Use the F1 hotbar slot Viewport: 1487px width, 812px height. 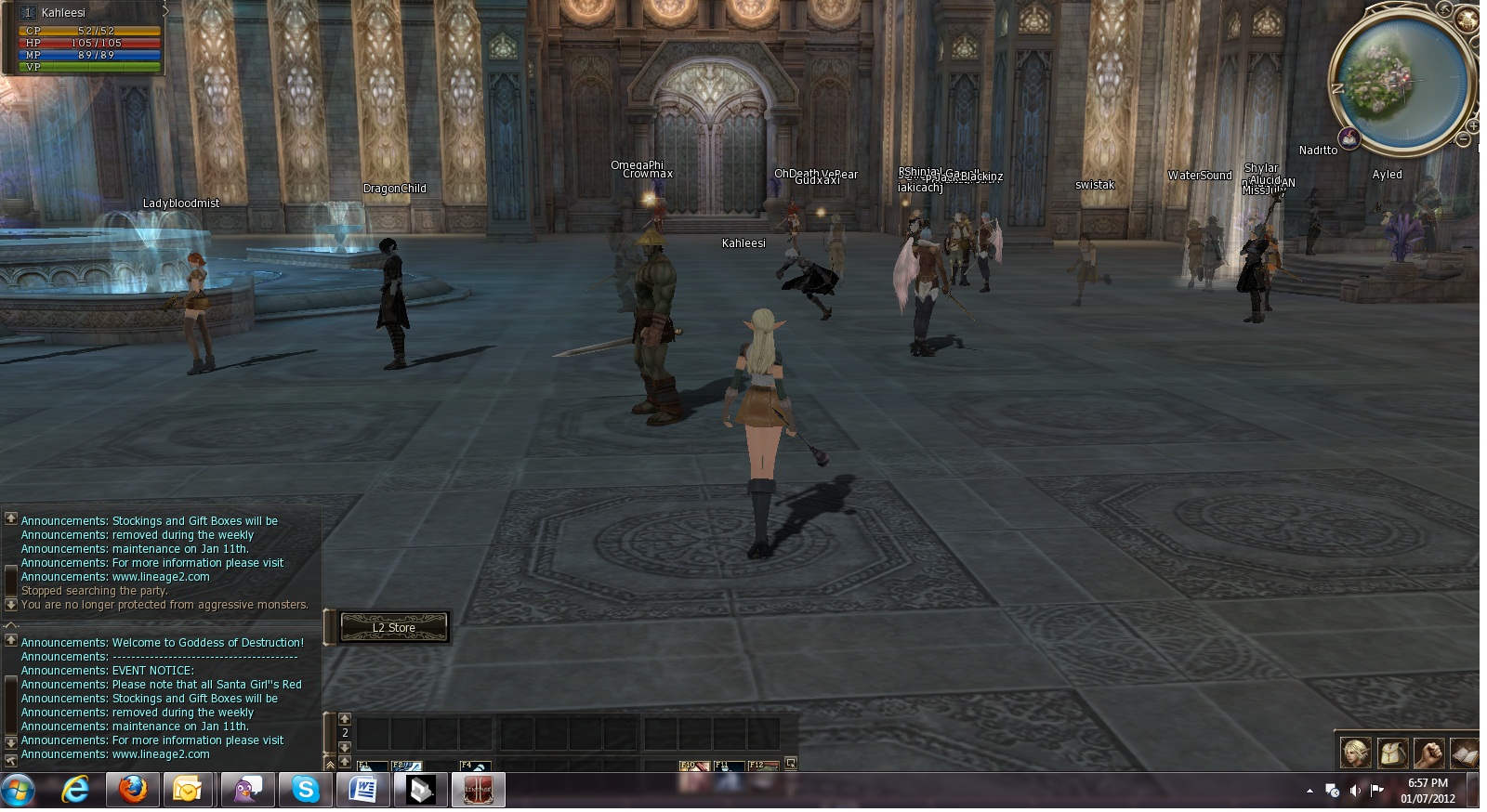372,766
